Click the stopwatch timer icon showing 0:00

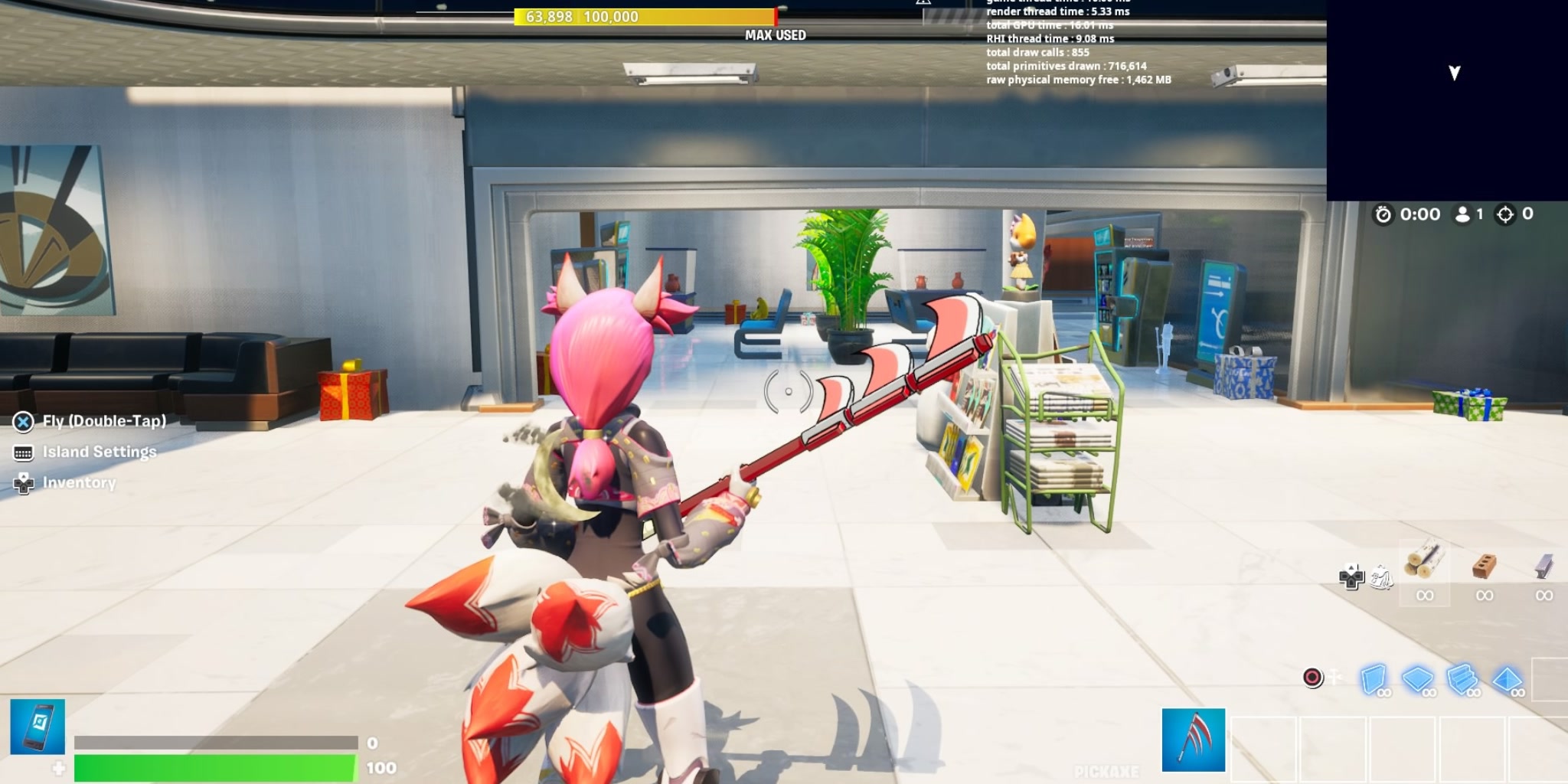1382,214
